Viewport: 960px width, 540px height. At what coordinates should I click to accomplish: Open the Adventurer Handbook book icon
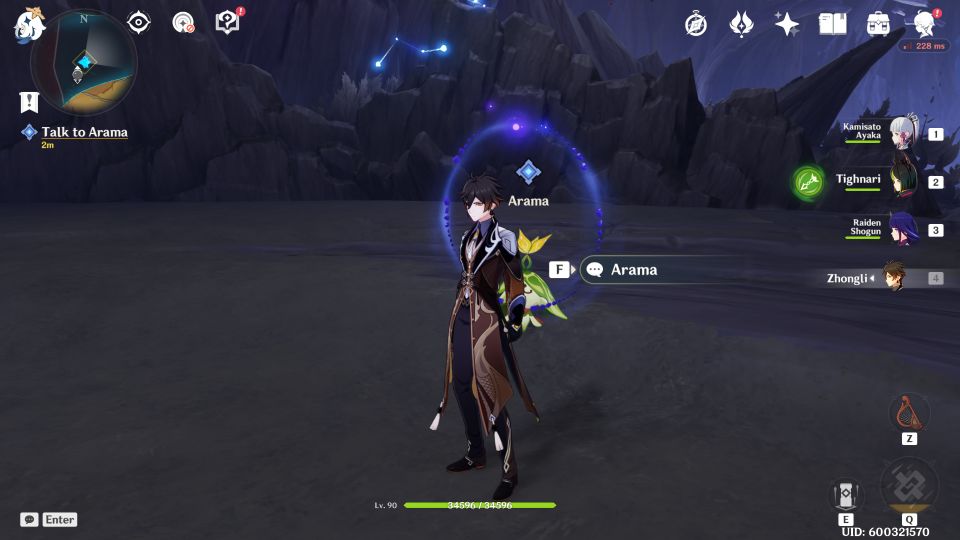[832, 24]
